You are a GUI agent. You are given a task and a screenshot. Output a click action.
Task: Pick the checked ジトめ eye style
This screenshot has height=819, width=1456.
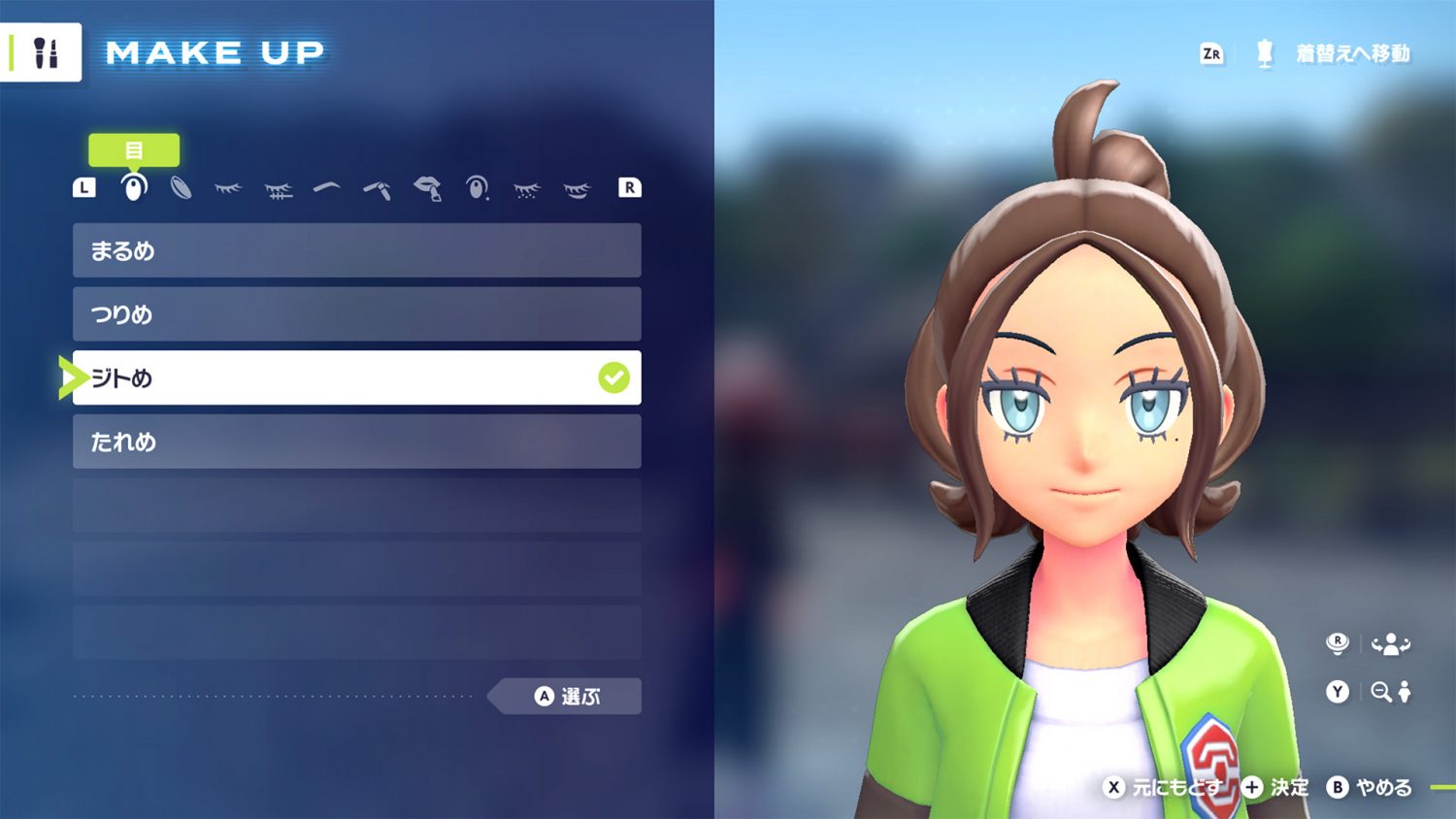click(x=356, y=377)
